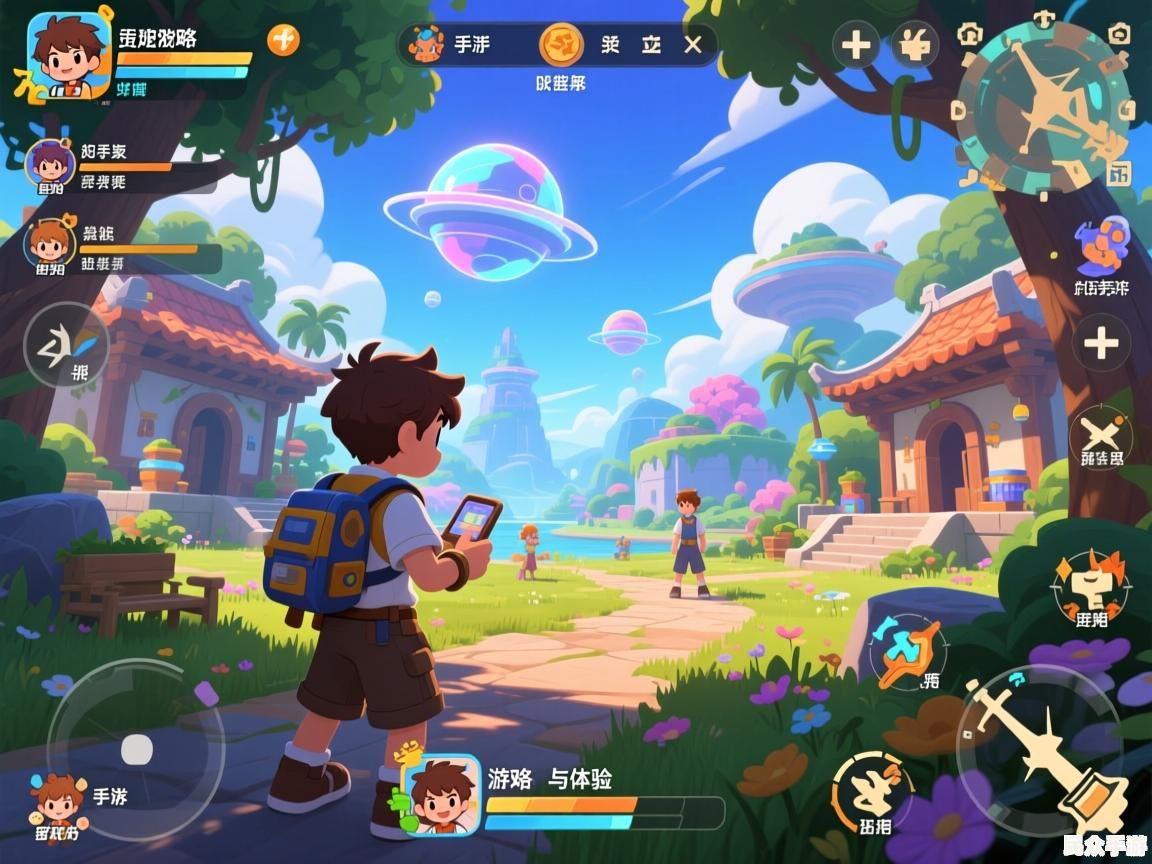
Task: Open the orange coin currency icon
Action: click(561, 45)
